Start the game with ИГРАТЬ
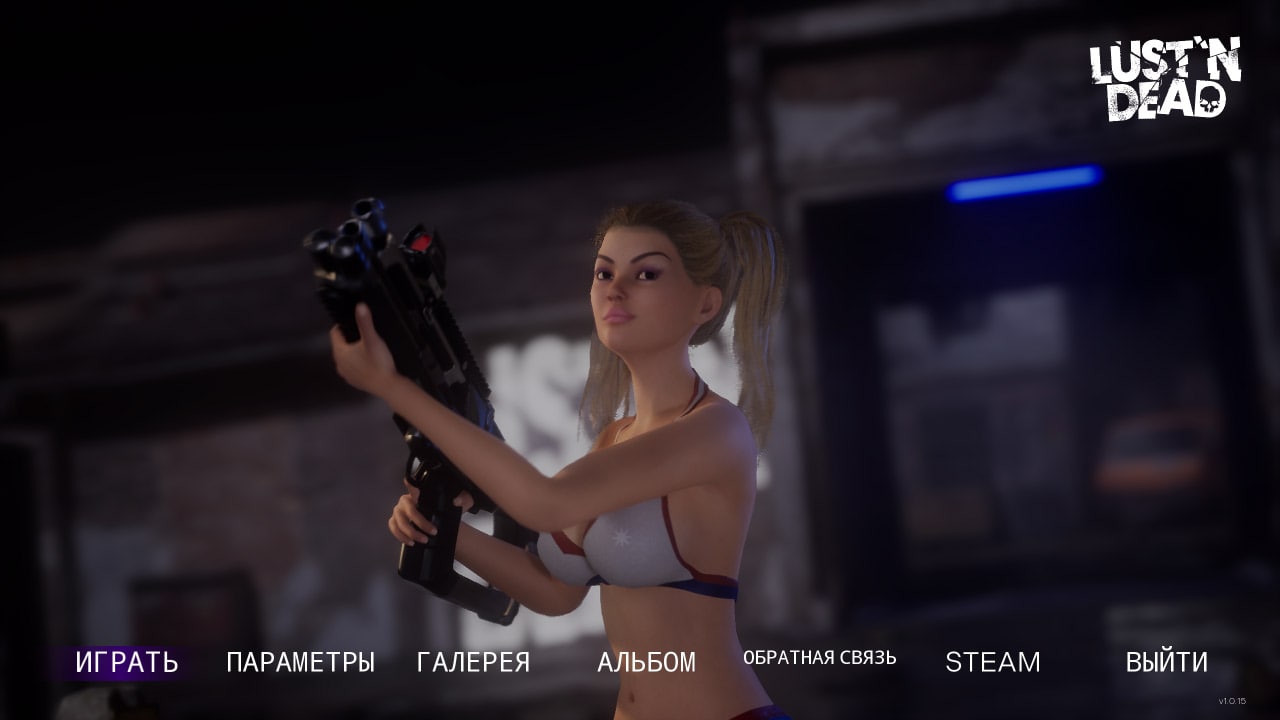This screenshot has height=720, width=1280. click(x=127, y=662)
